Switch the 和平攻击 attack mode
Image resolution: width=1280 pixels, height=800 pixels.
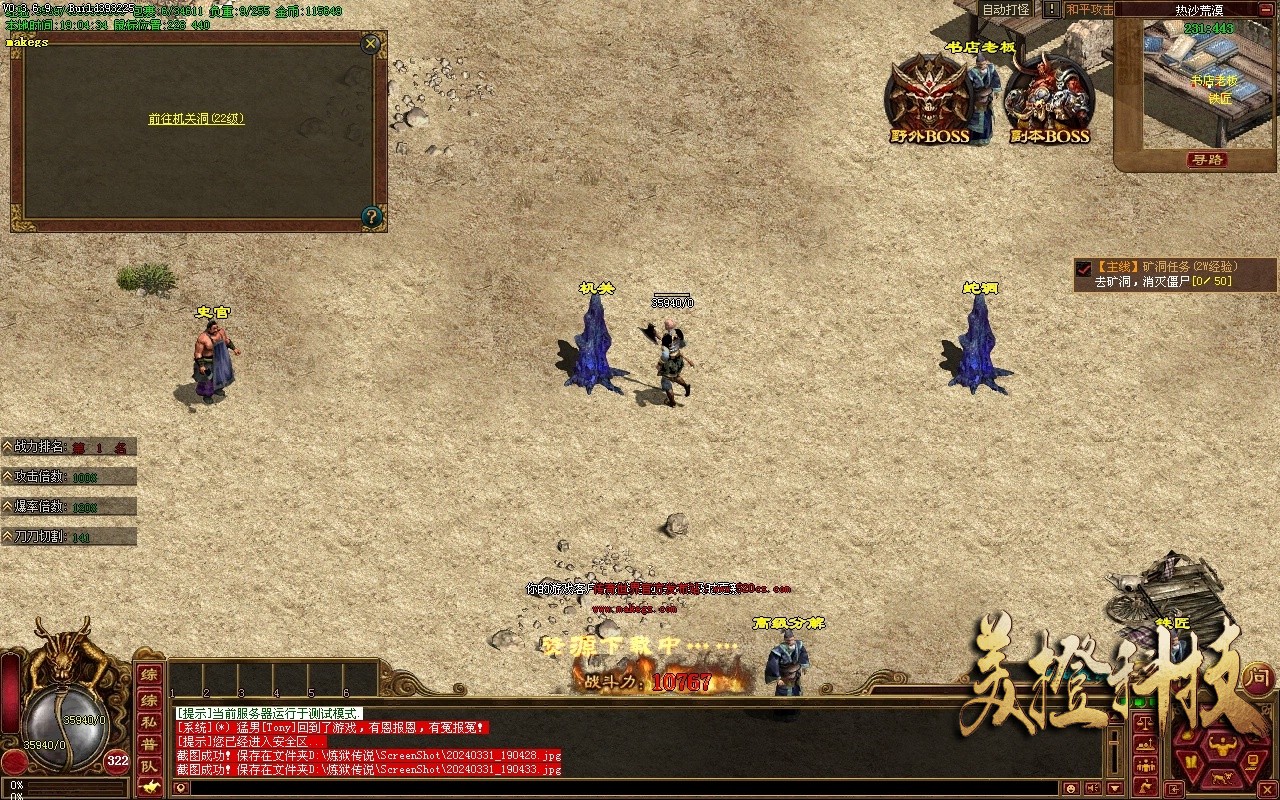pyautogui.click(x=1089, y=9)
